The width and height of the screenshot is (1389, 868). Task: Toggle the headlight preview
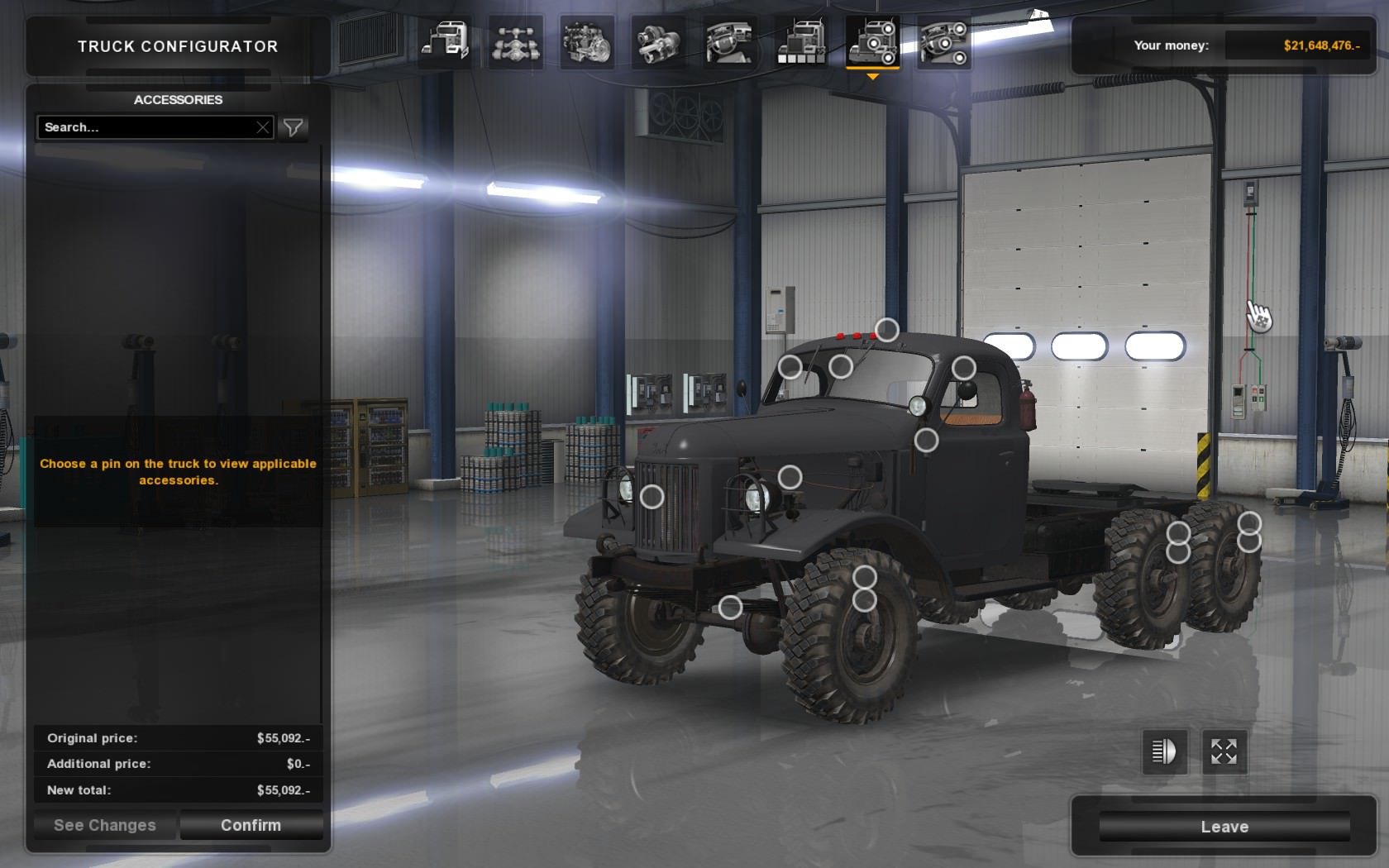(1162, 753)
